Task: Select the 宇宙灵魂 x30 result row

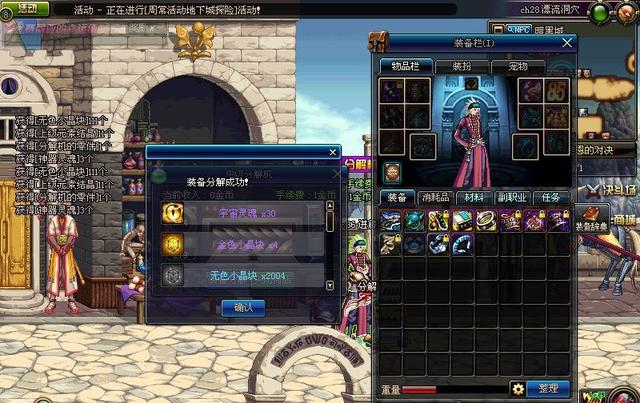Action: pos(240,214)
